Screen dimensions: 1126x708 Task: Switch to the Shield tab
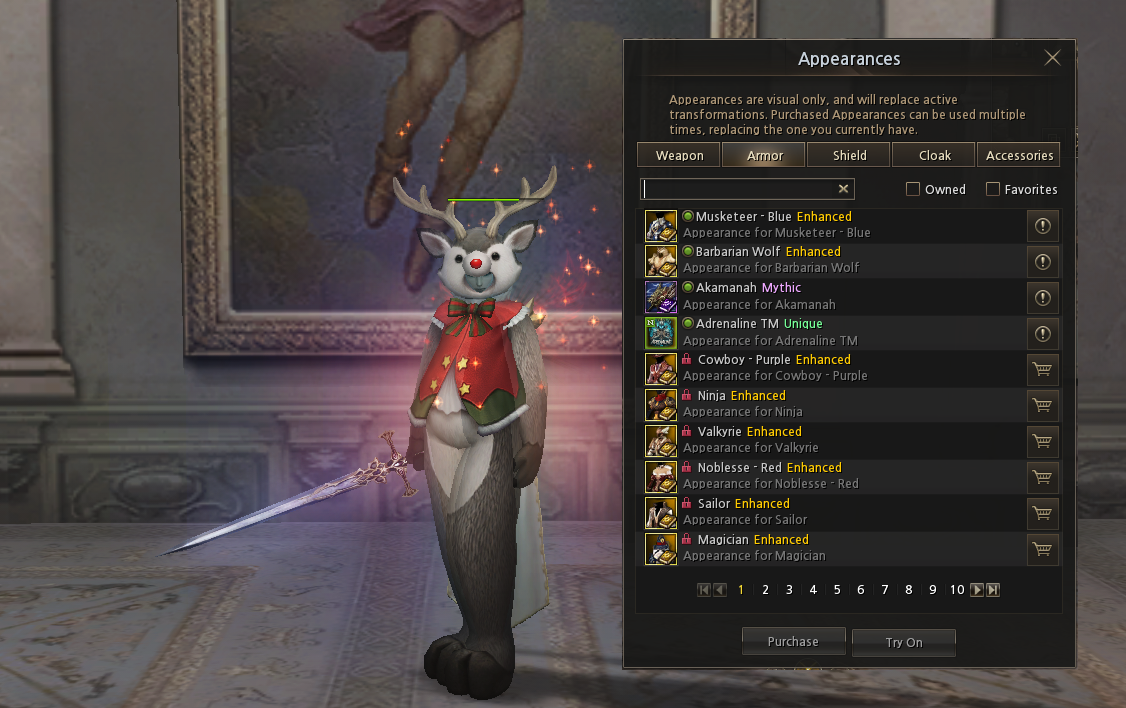click(x=849, y=155)
